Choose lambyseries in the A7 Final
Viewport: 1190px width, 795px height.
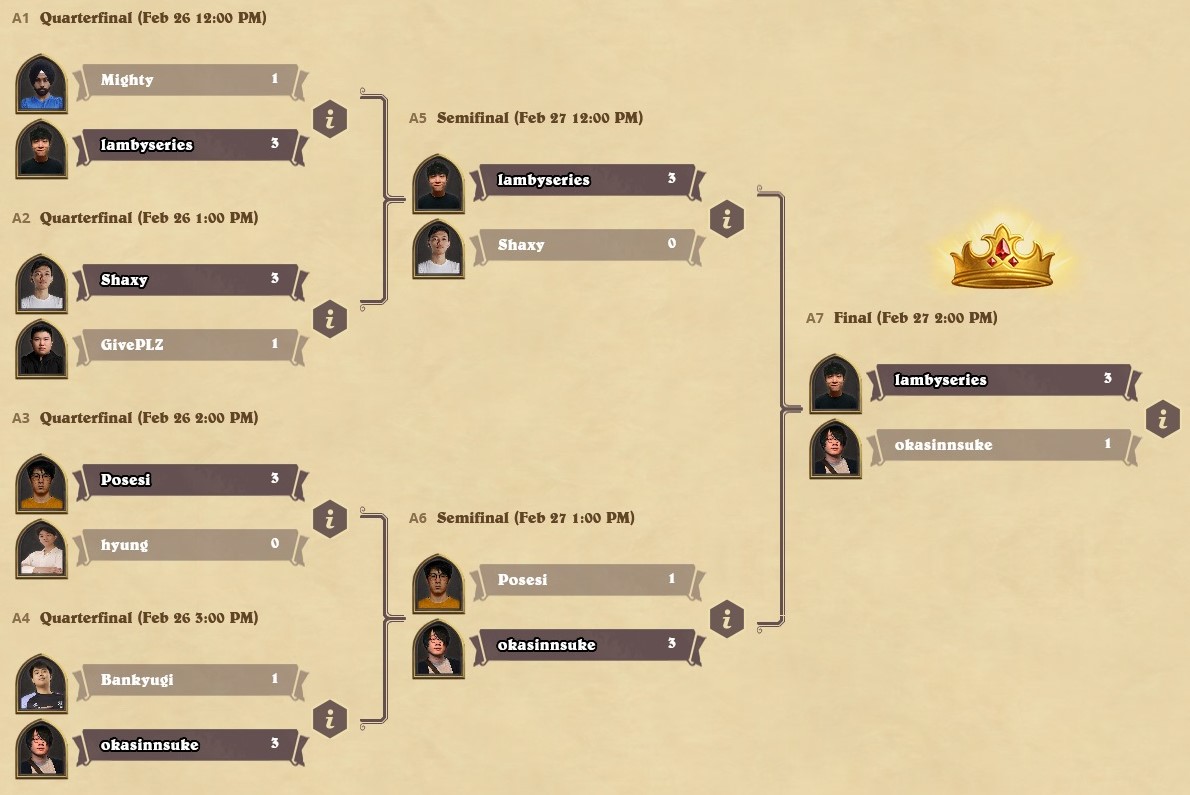(1000, 380)
